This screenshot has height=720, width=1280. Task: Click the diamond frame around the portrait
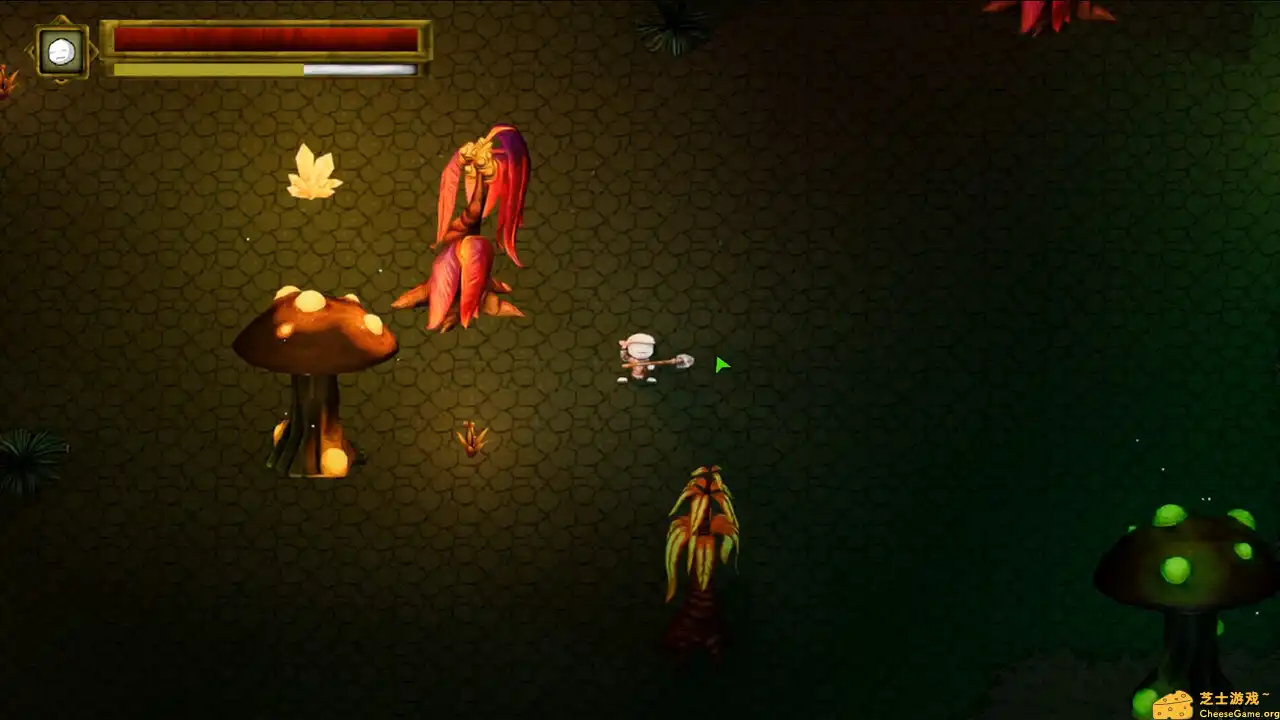61,20
